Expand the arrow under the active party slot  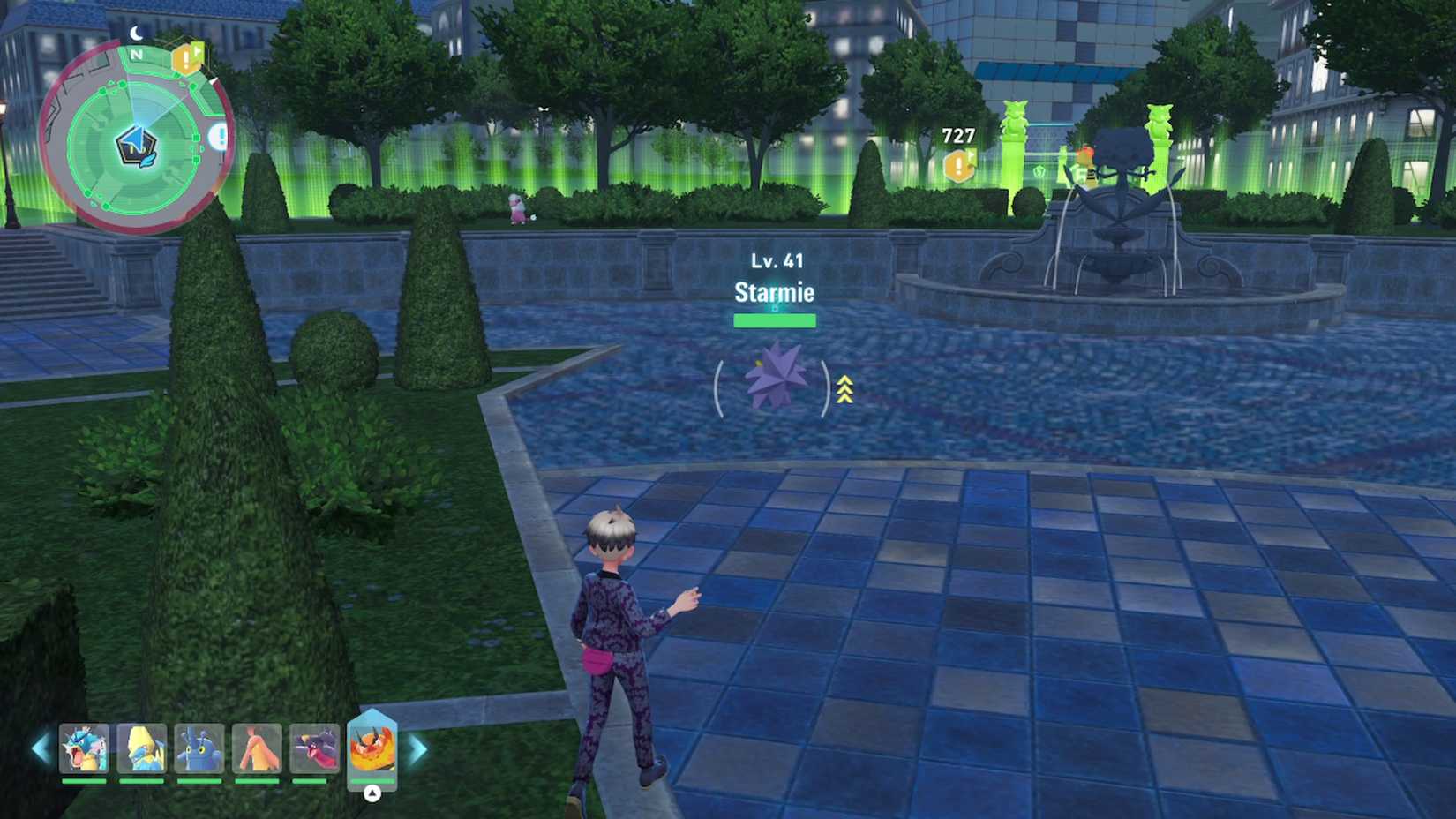tap(371, 792)
